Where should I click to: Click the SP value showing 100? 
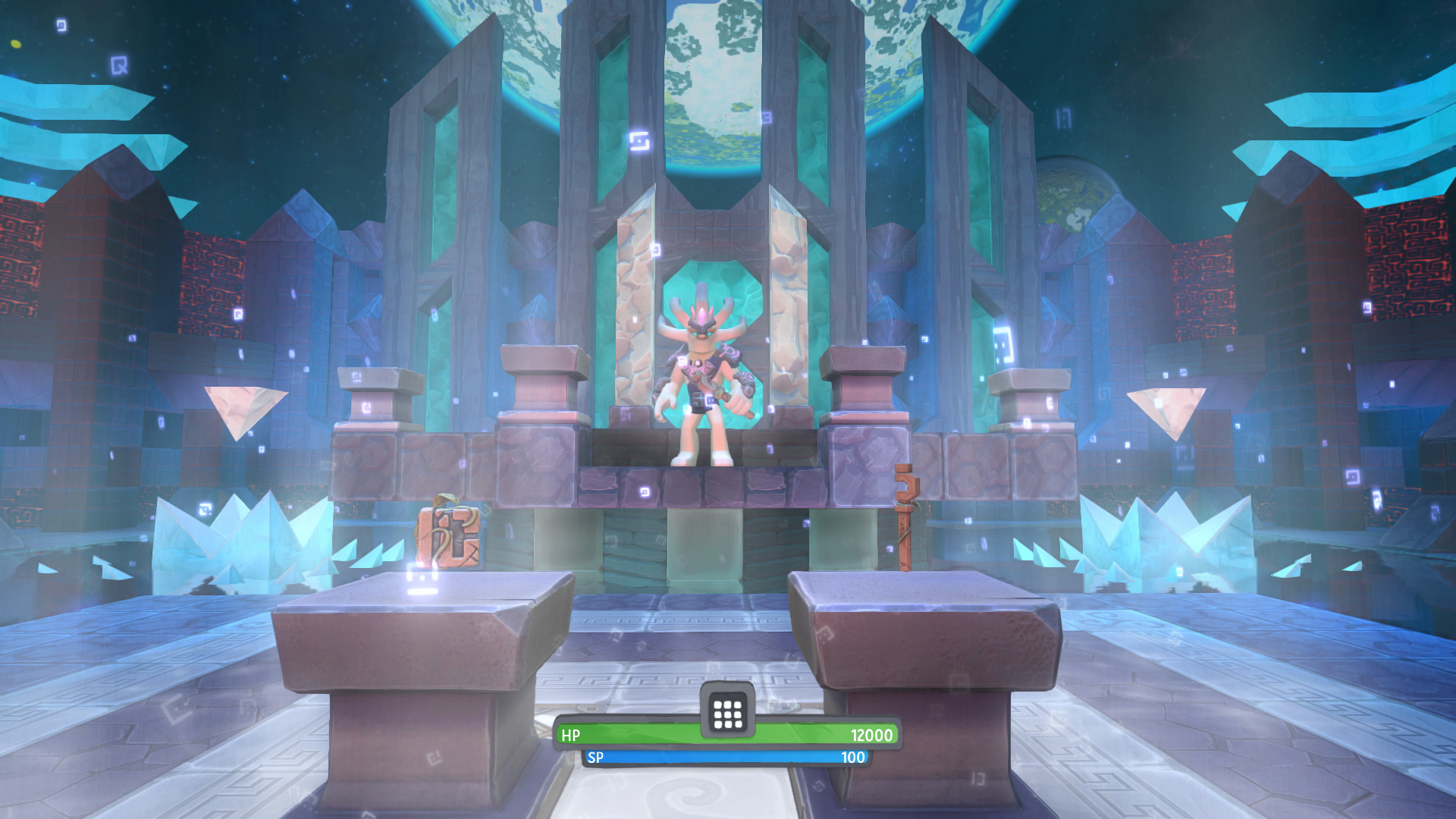[853, 756]
